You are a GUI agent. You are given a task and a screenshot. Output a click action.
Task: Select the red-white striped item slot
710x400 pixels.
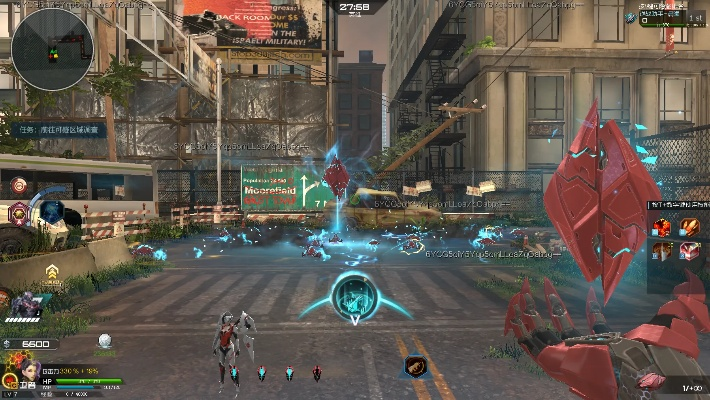690,251
